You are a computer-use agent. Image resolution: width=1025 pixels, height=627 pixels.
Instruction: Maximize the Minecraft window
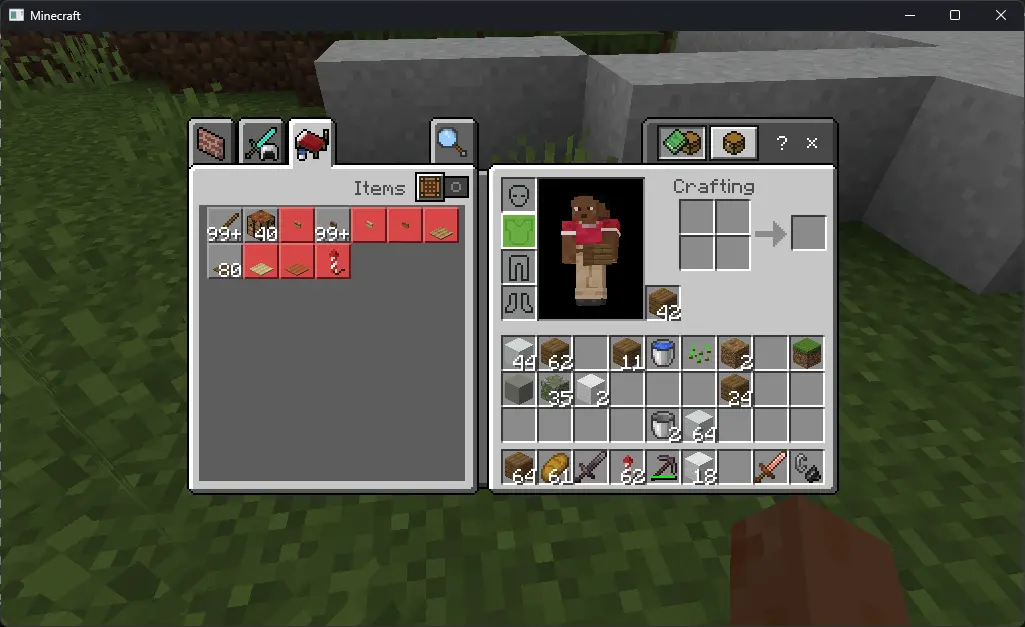(954, 15)
